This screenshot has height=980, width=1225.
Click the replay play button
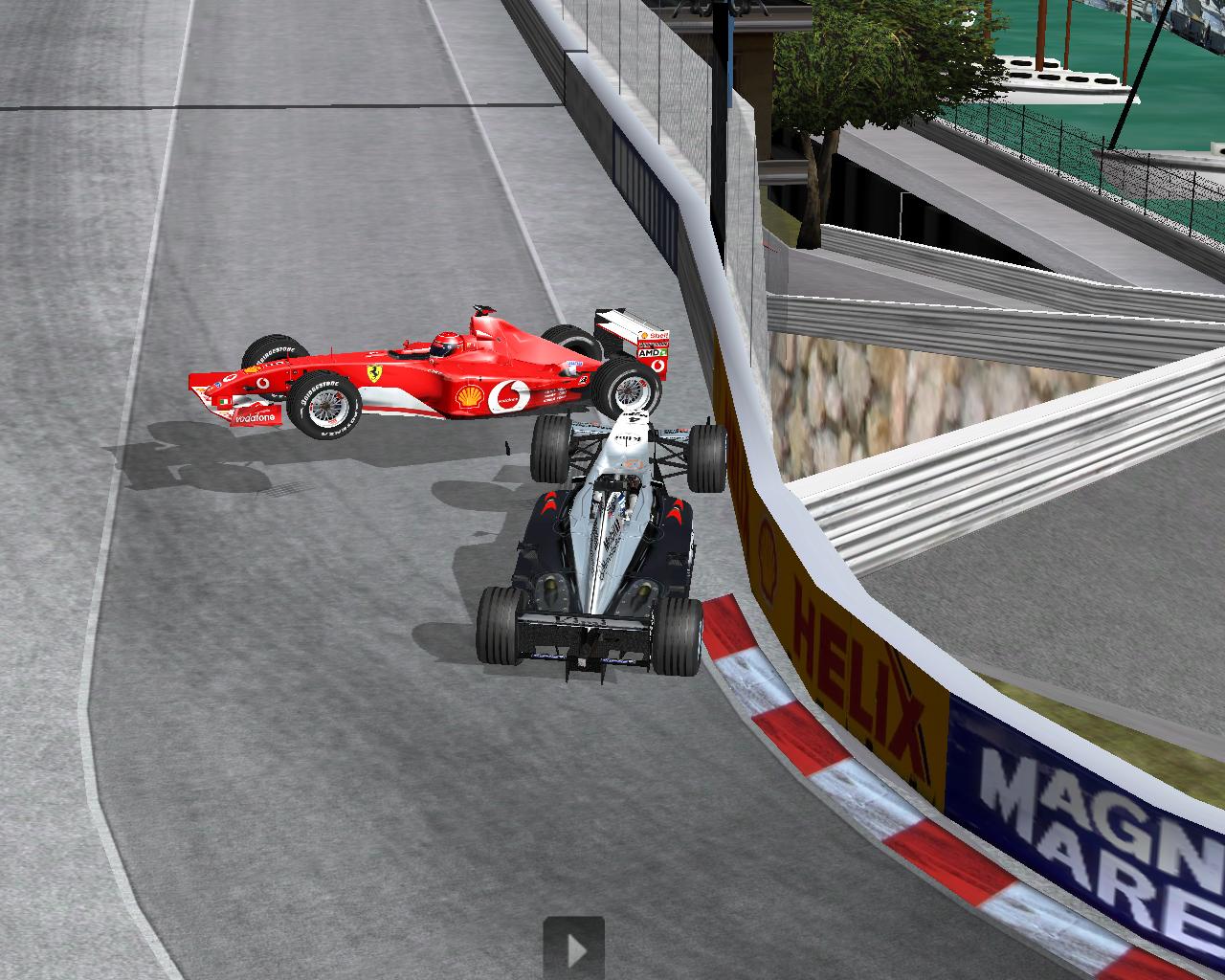(574, 948)
